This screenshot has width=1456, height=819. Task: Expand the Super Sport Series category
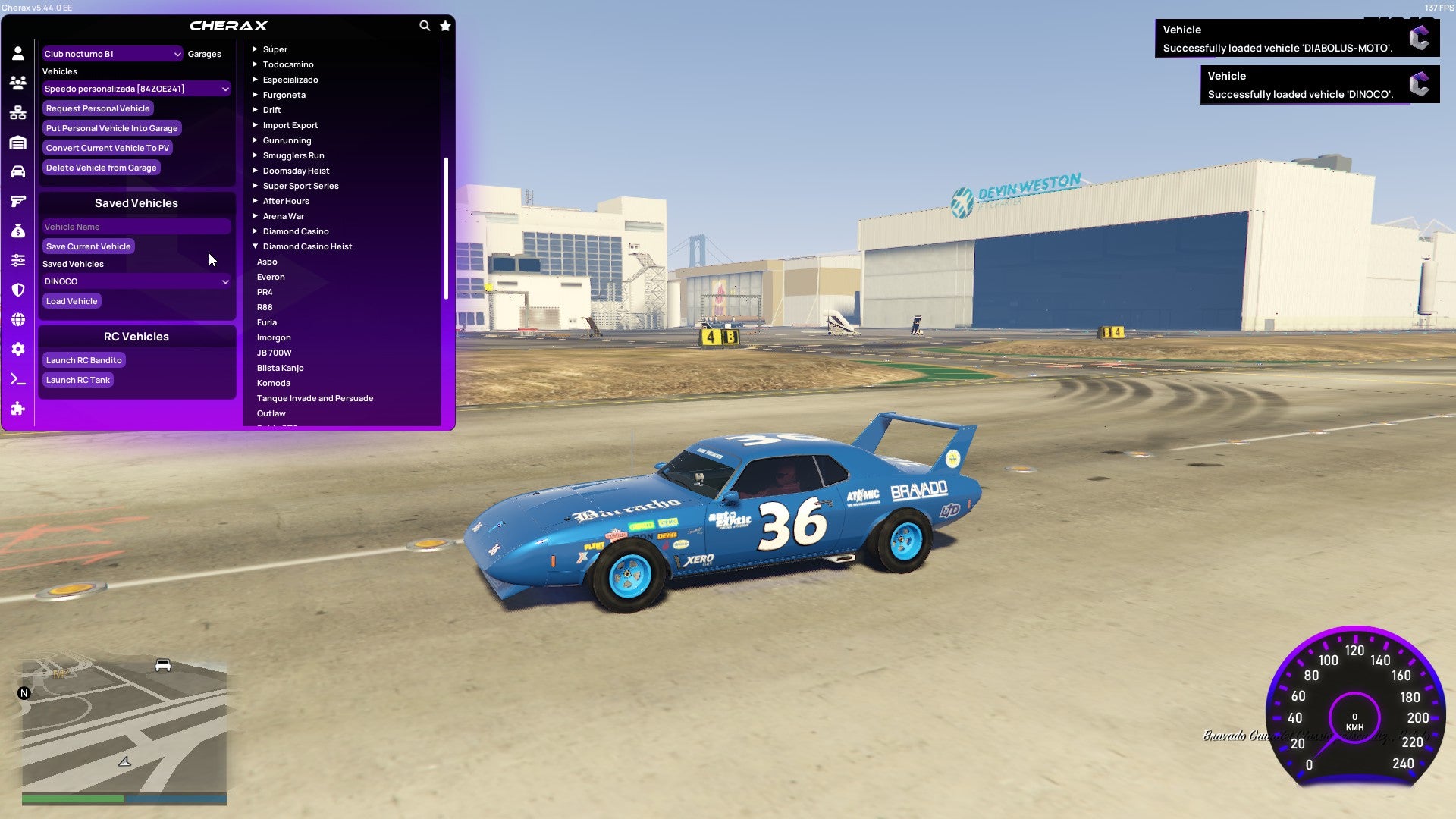[x=300, y=185]
